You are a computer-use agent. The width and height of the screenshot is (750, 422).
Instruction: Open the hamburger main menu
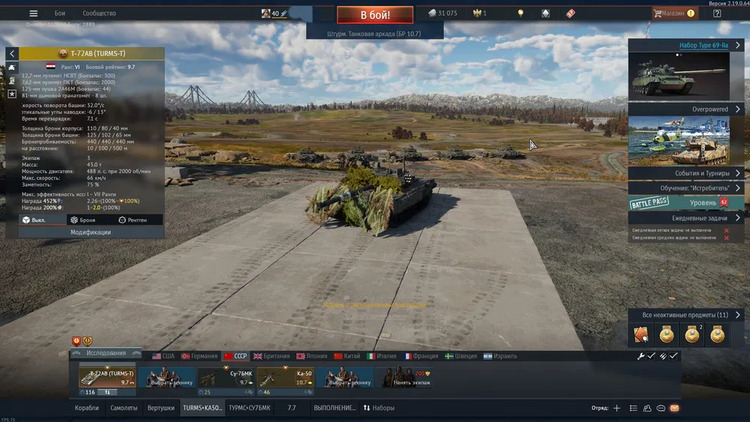click(33, 14)
